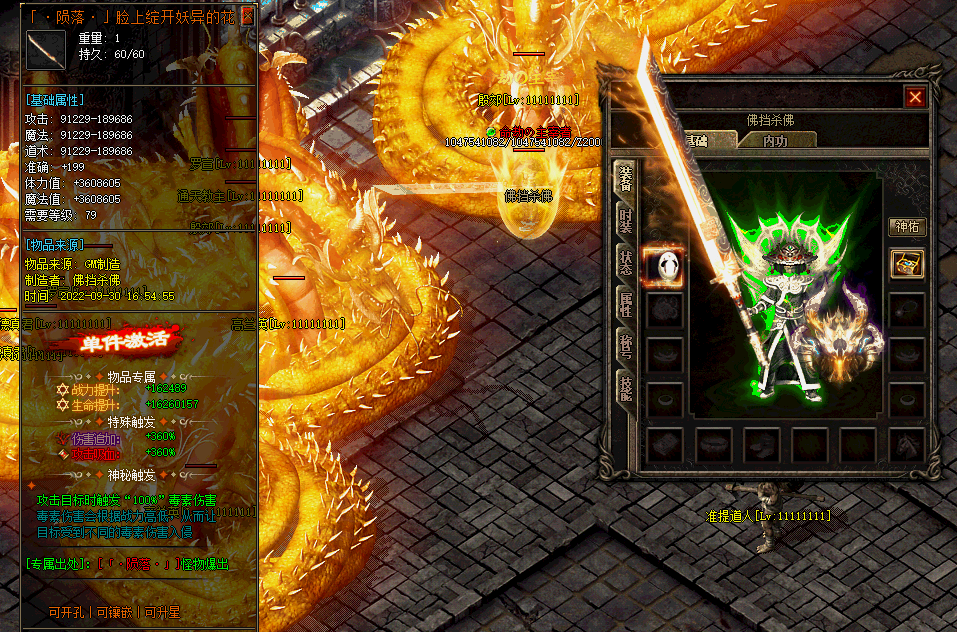Close the character equipment panel

tap(914, 97)
